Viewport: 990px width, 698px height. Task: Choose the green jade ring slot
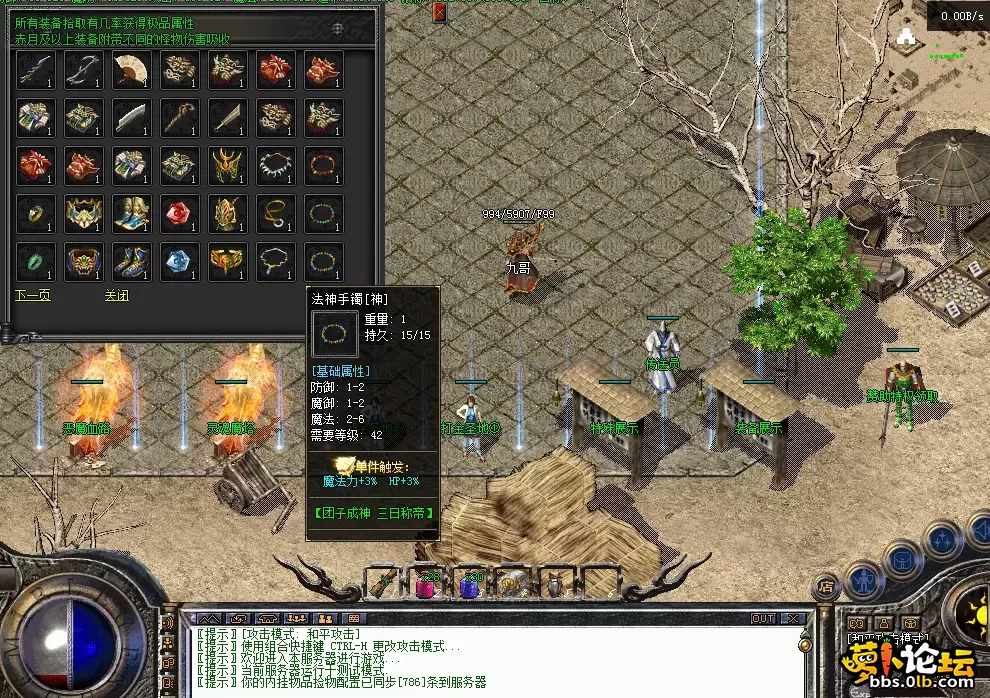(34, 262)
